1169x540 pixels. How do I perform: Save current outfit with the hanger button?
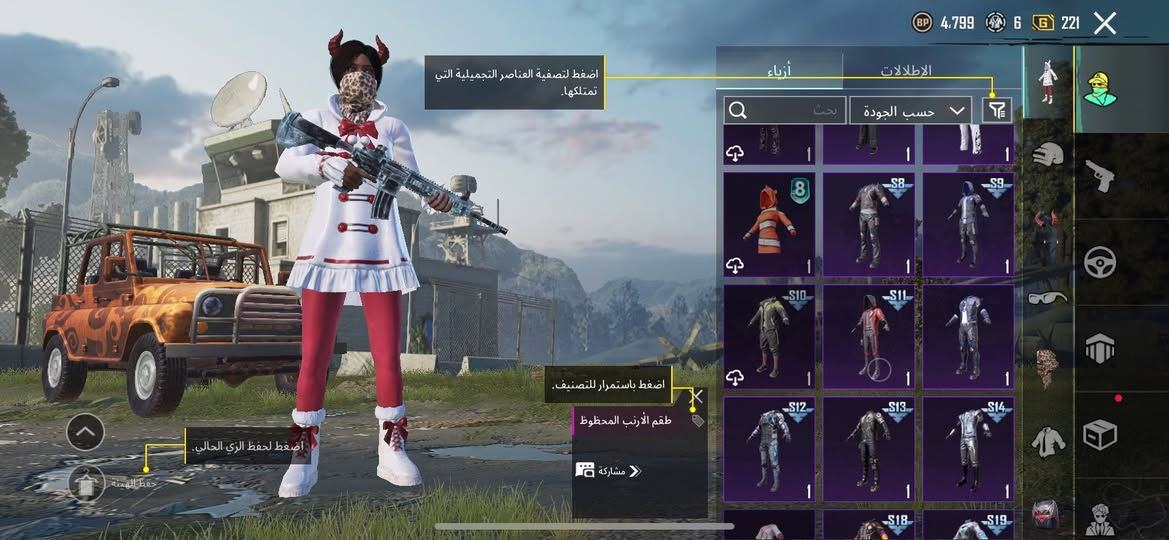coord(87,484)
